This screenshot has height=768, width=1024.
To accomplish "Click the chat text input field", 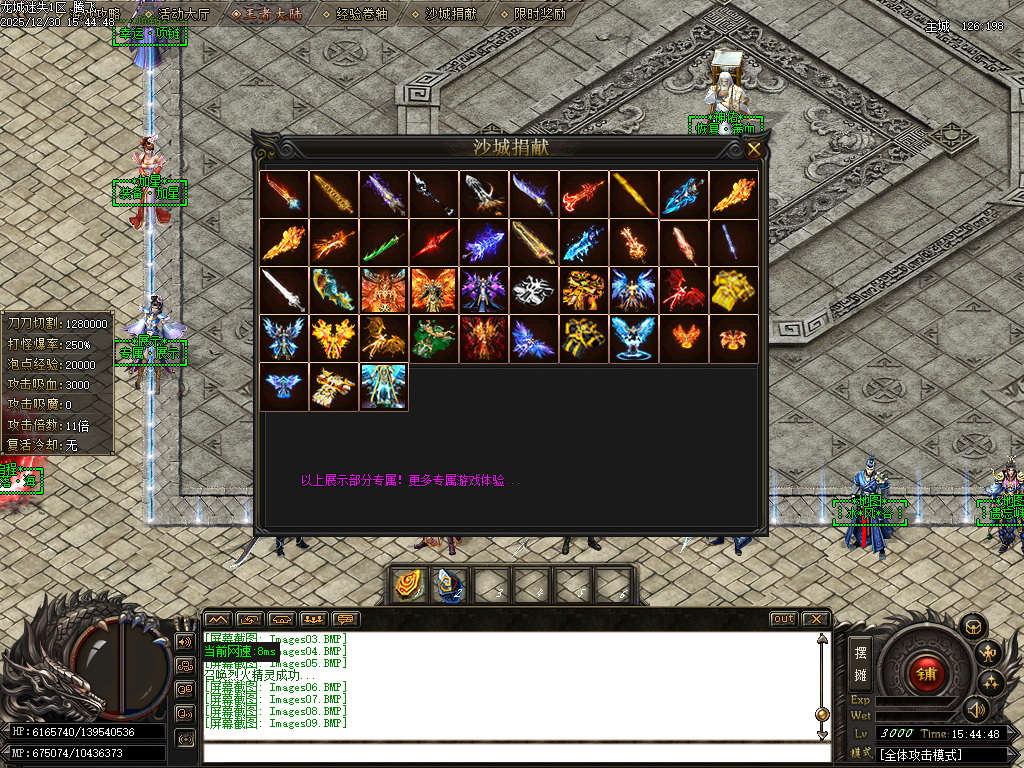I will coord(510,752).
